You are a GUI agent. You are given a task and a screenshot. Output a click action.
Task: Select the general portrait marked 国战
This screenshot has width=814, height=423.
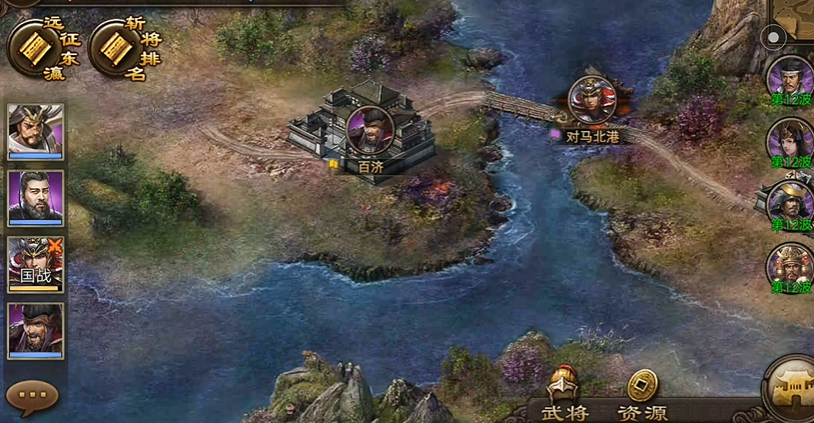click(x=36, y=264)
